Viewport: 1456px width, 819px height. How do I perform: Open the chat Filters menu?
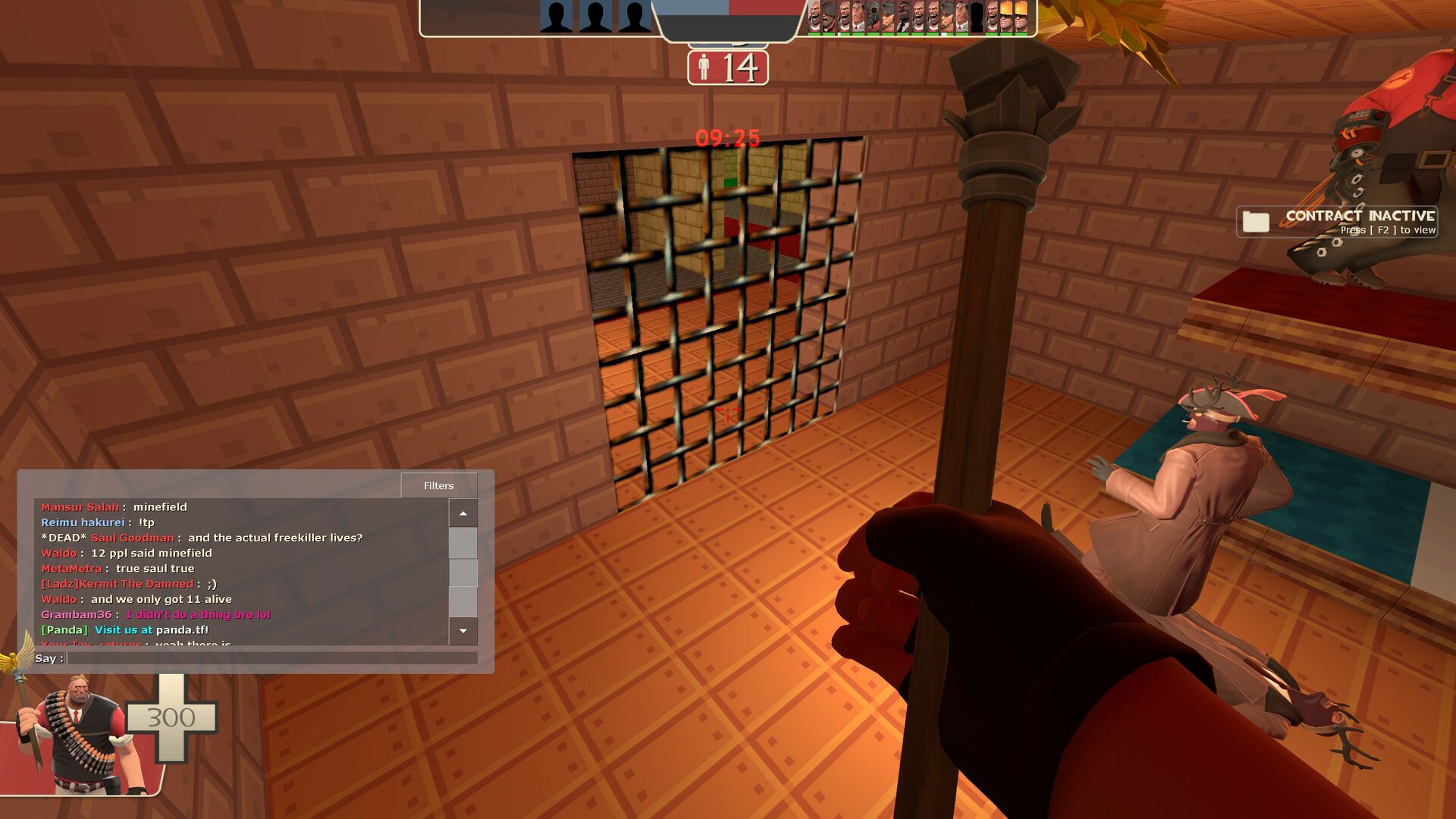pyautogui.click(x=438, y=485)
